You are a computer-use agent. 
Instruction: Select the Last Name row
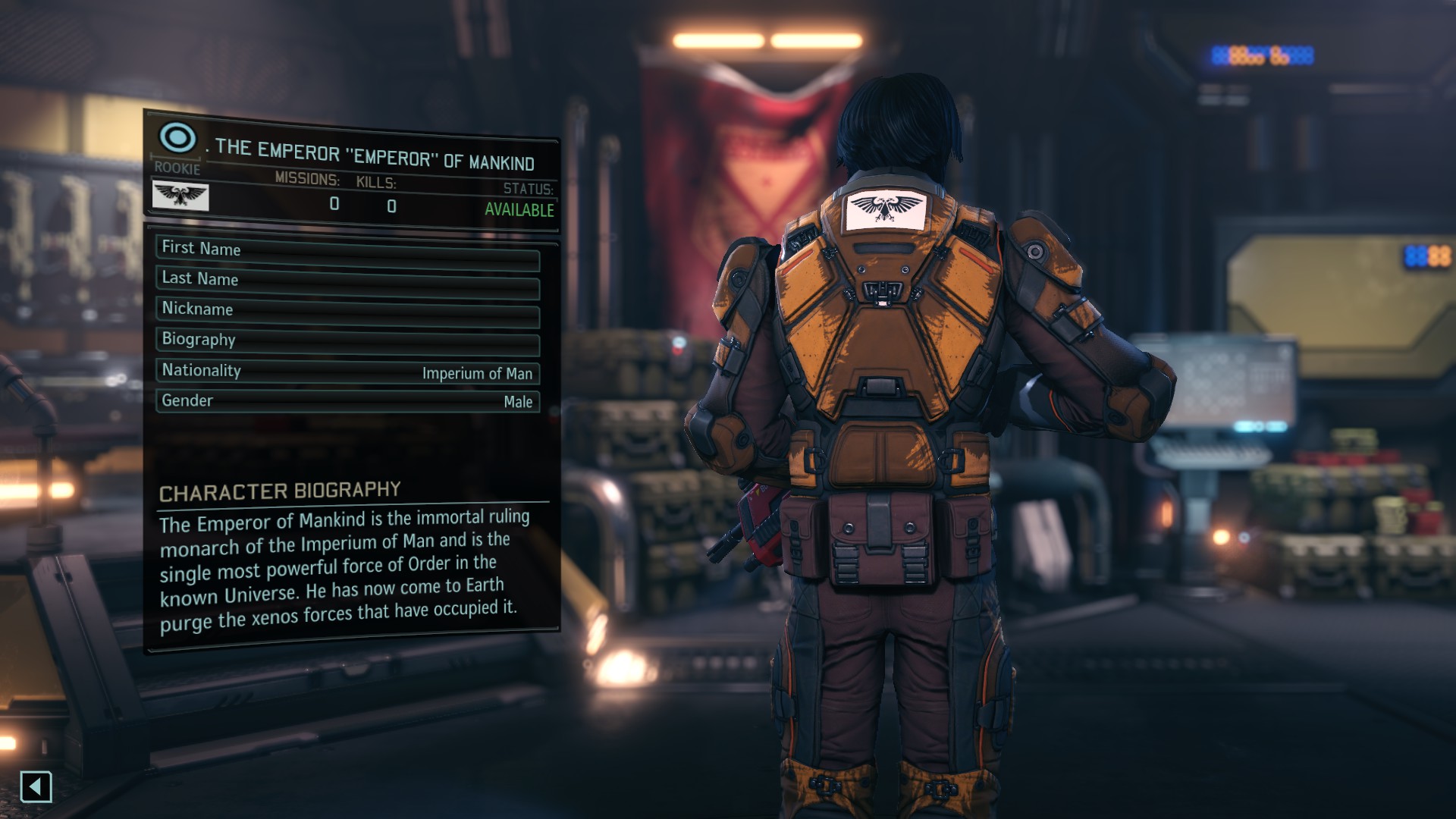347,282
